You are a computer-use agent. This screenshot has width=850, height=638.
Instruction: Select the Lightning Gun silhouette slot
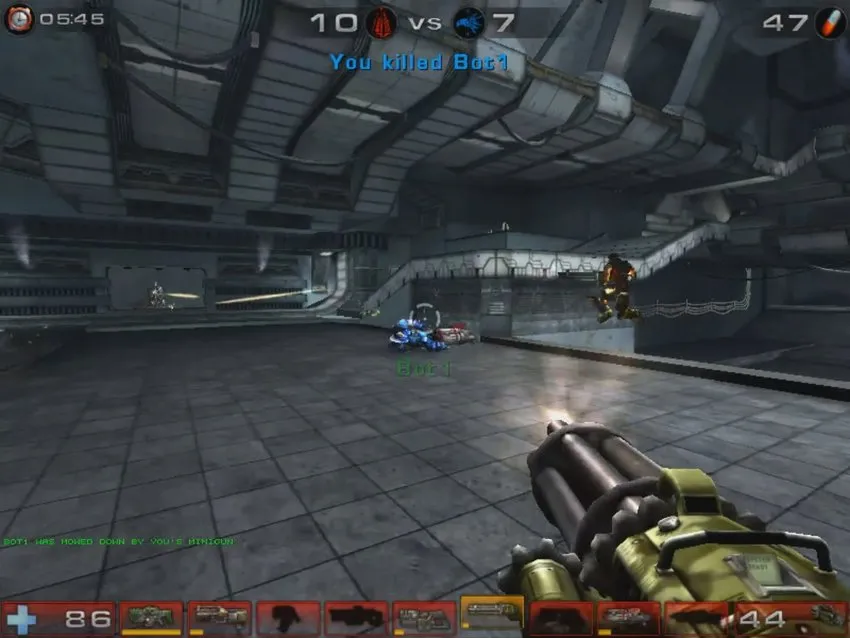point(696,618)
